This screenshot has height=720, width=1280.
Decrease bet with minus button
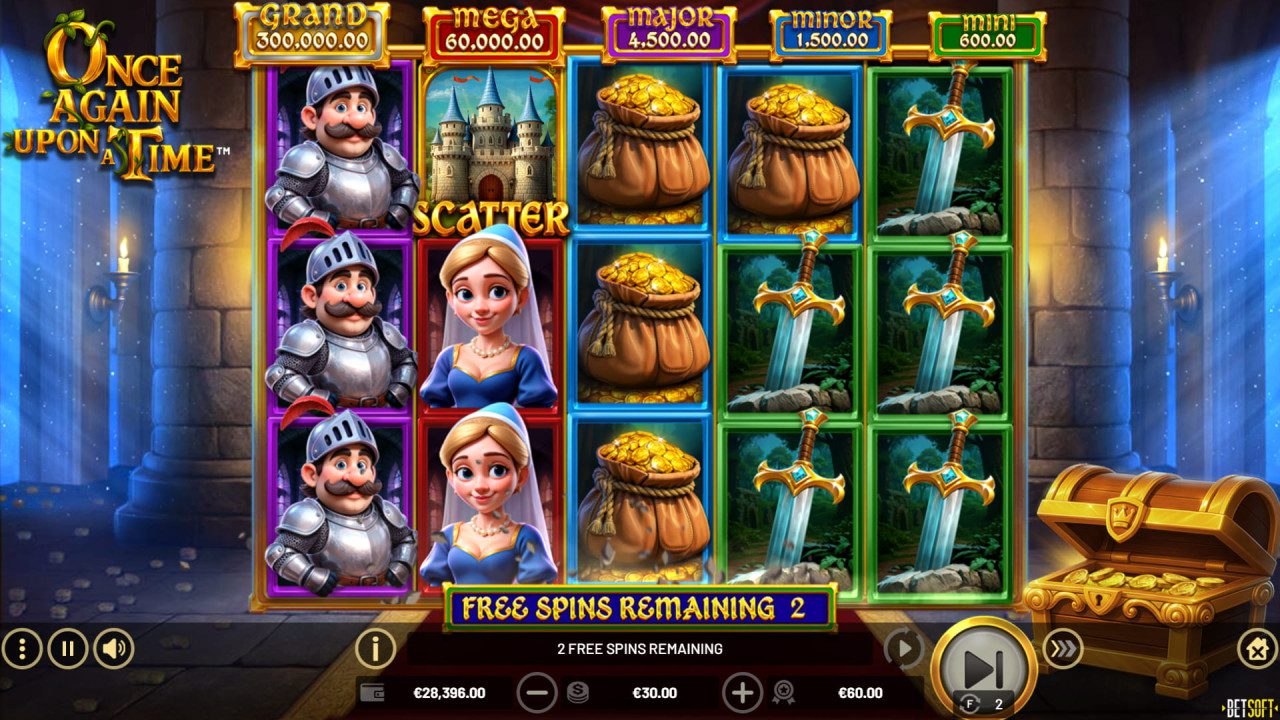[x=538, y=691]
